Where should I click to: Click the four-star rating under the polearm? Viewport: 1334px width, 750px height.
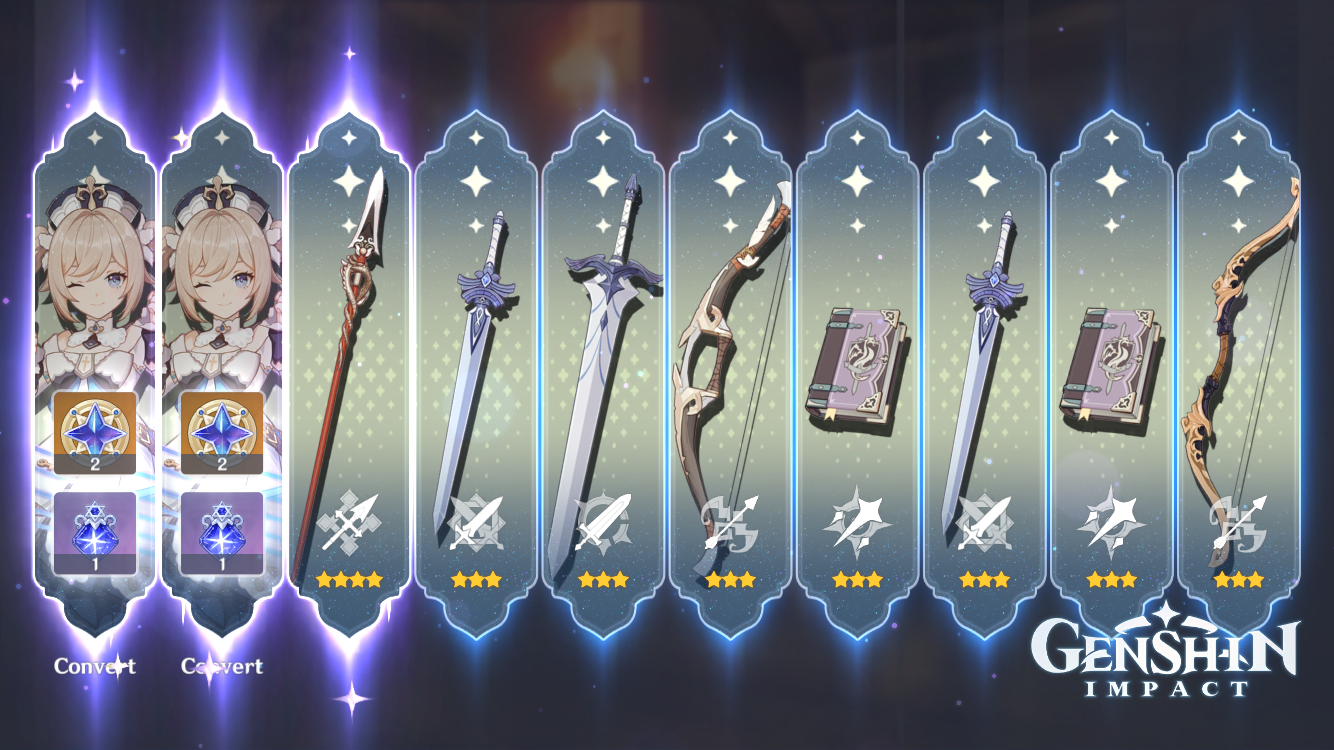tap(350, 578)
